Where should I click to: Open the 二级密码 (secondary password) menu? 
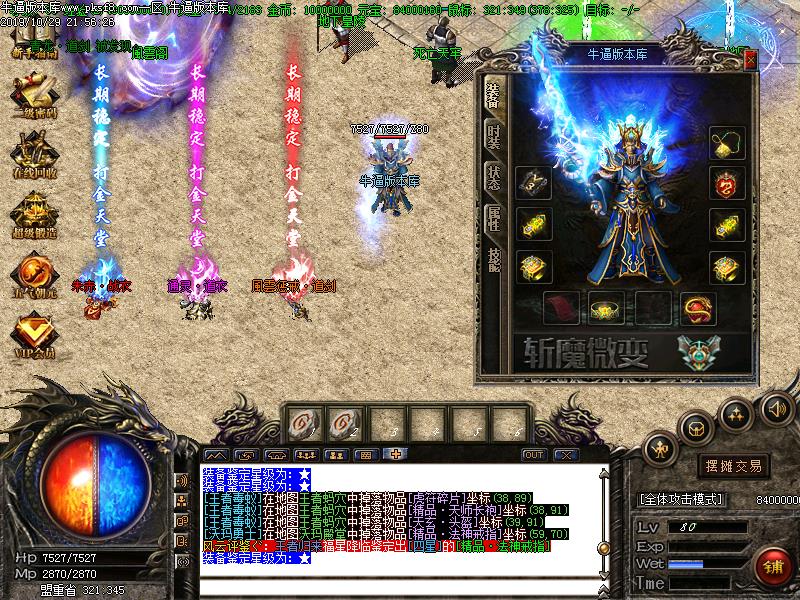pos(33,95)
